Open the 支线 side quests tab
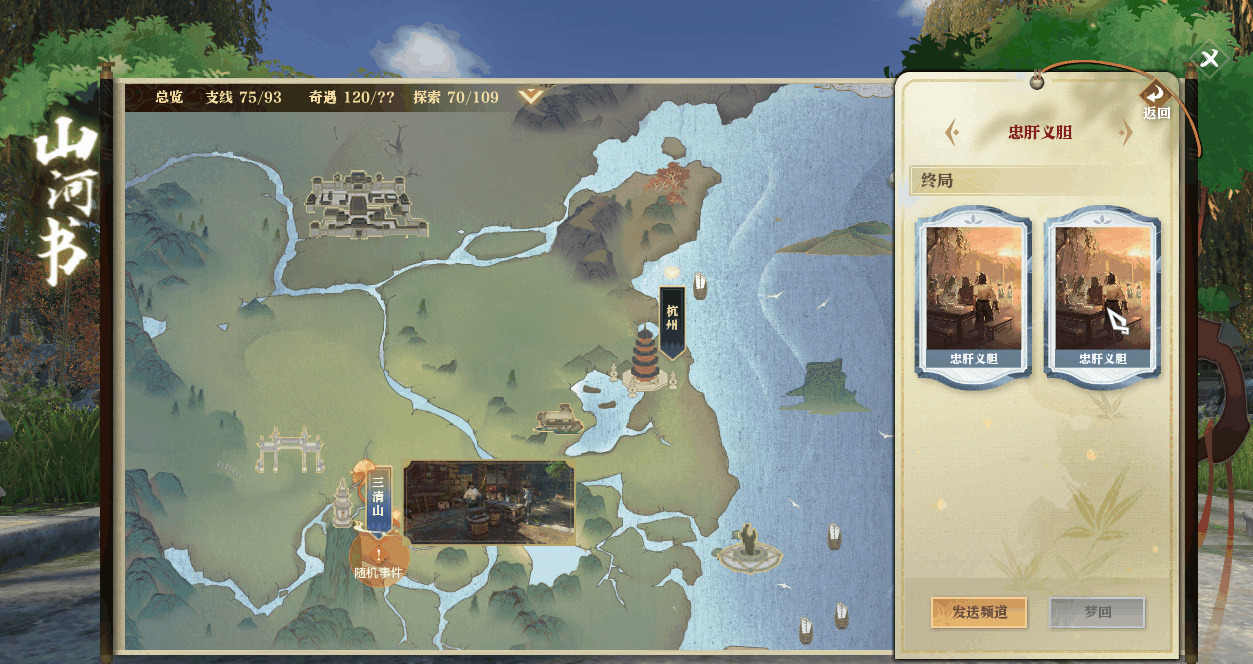 click(x=243, y=97)
